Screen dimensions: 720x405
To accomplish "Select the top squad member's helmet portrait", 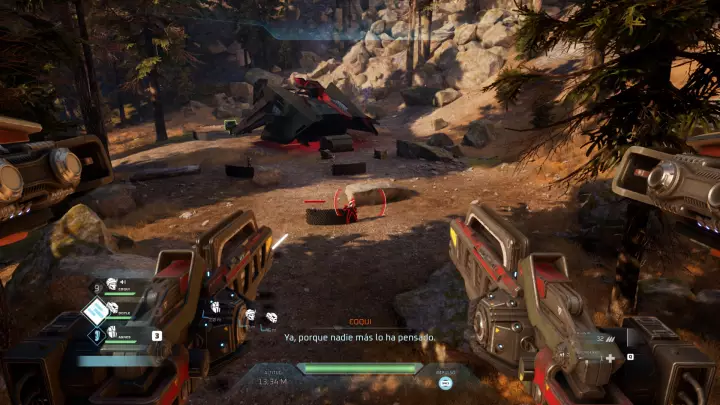I will pyautogui.click(x=112, y=284).
